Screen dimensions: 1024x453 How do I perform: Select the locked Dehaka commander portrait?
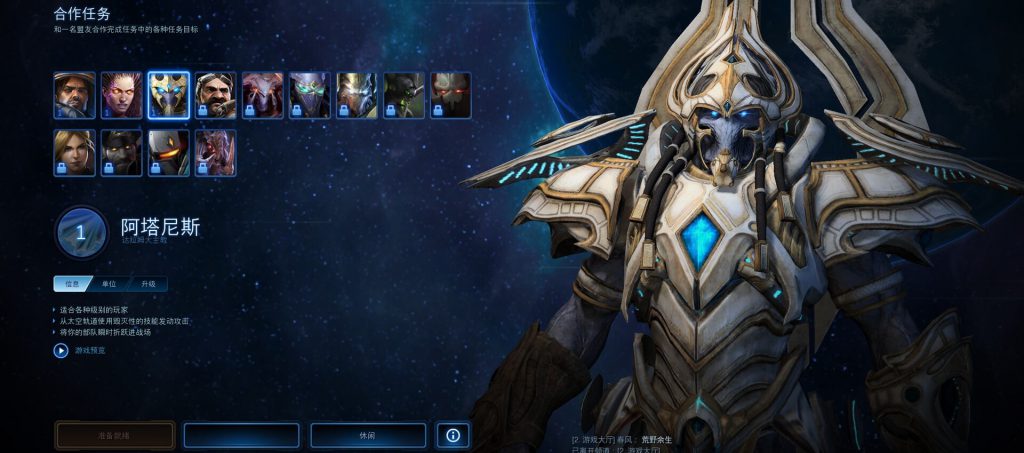[x=215, y=152]
